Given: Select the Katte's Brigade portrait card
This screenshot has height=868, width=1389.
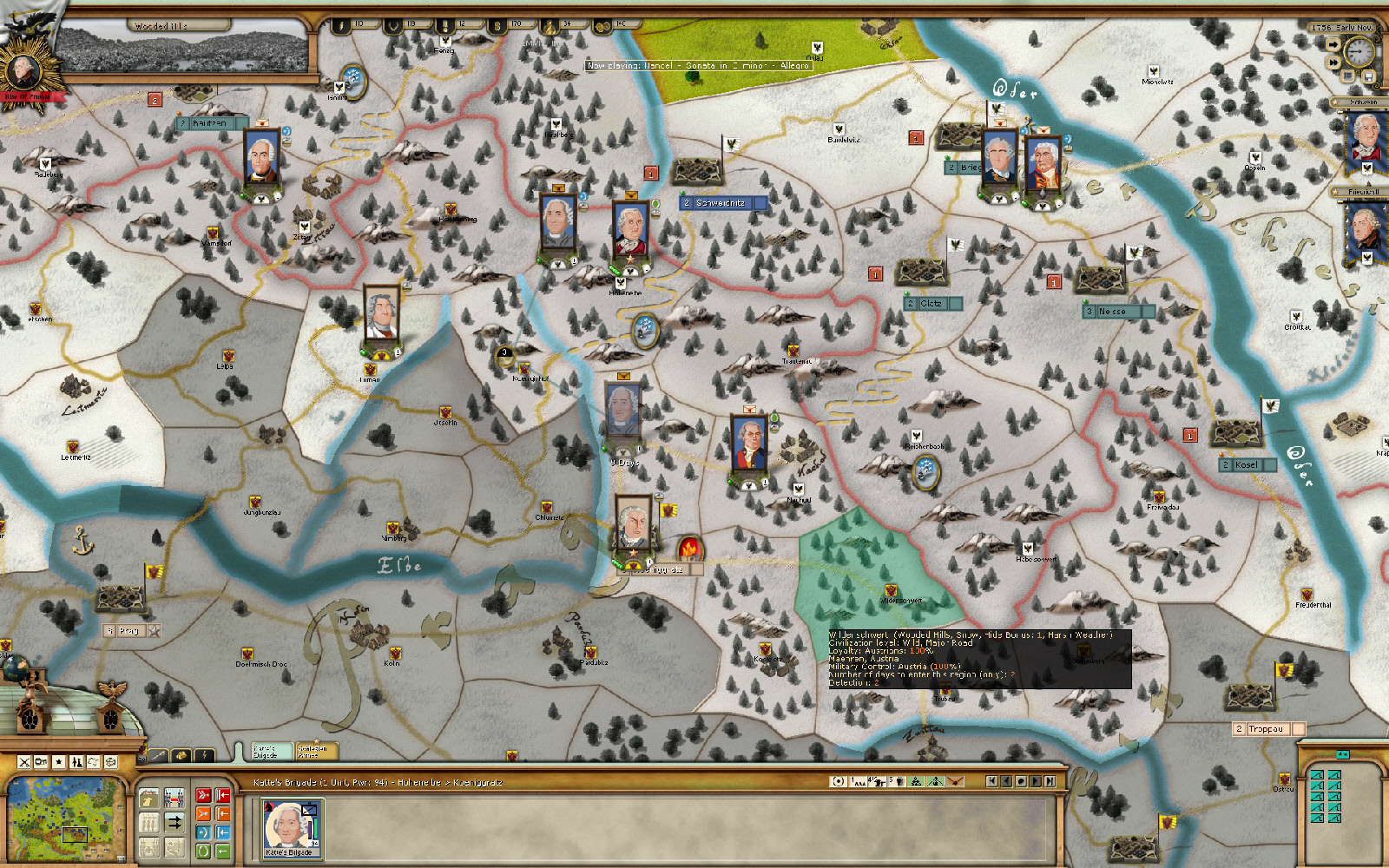Looking at the screenshot, I should (293, 828).
